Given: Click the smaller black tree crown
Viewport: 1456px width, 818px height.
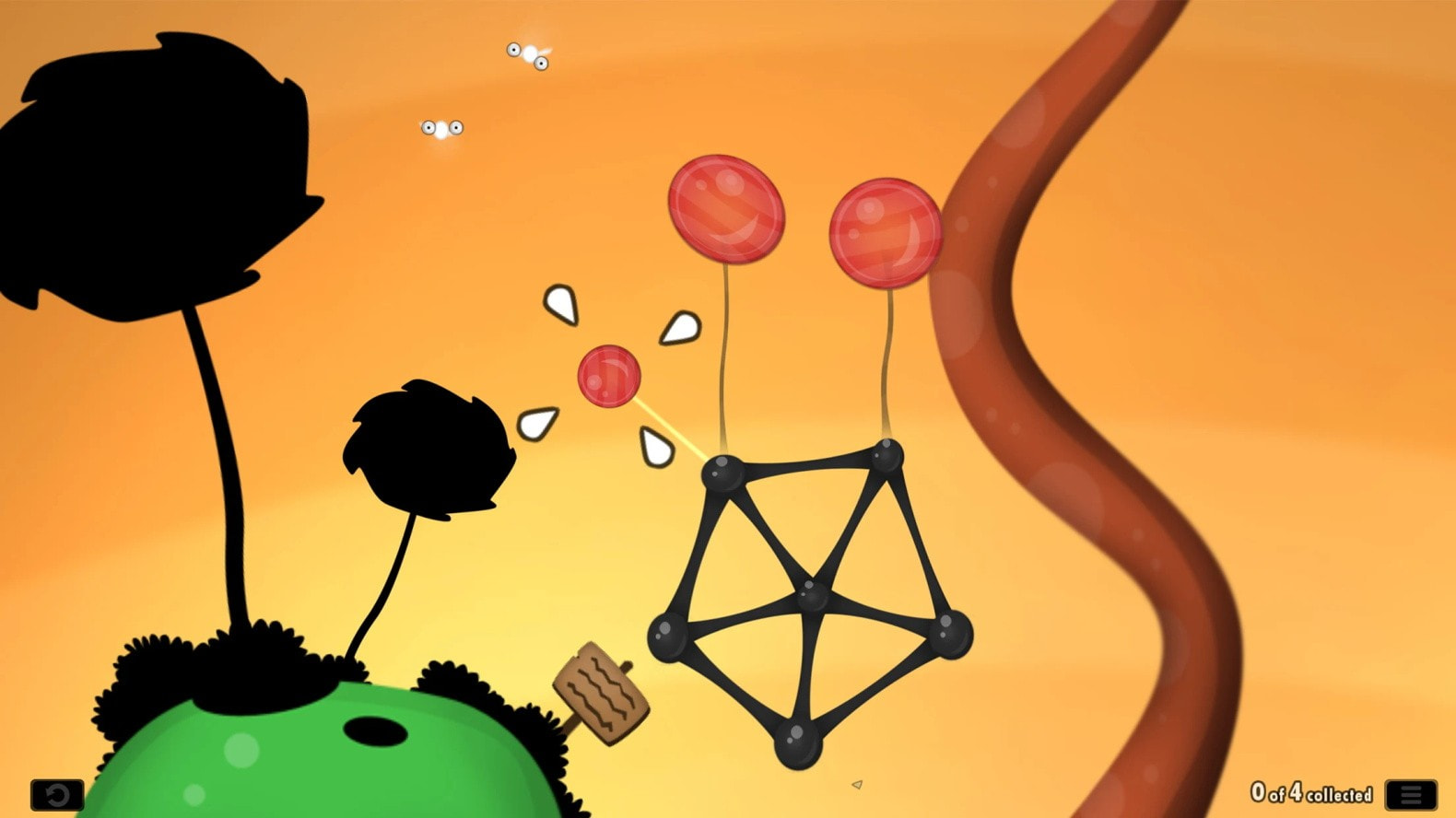Looking at the screenshot, I should [429, 447].
